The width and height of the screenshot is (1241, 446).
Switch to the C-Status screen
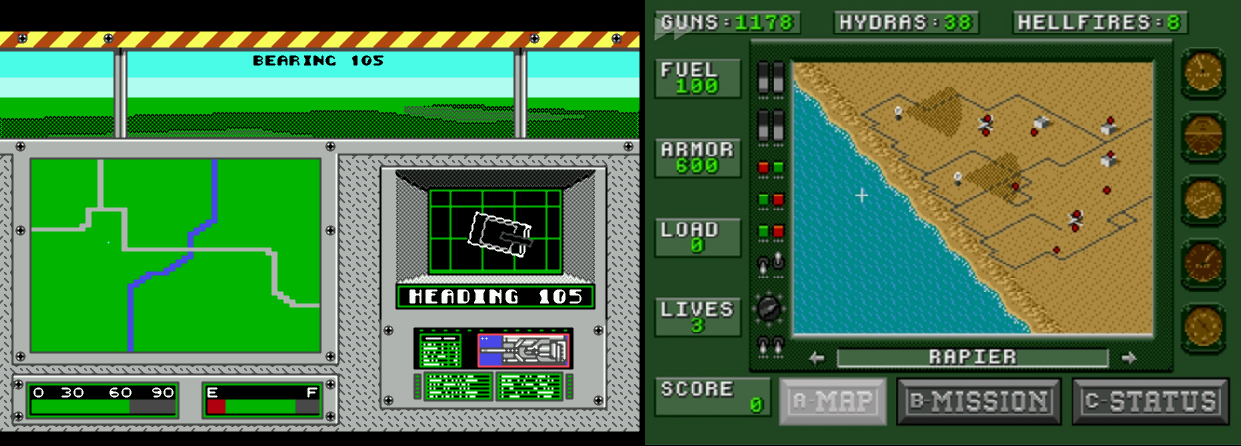[x=1150, y=401]
